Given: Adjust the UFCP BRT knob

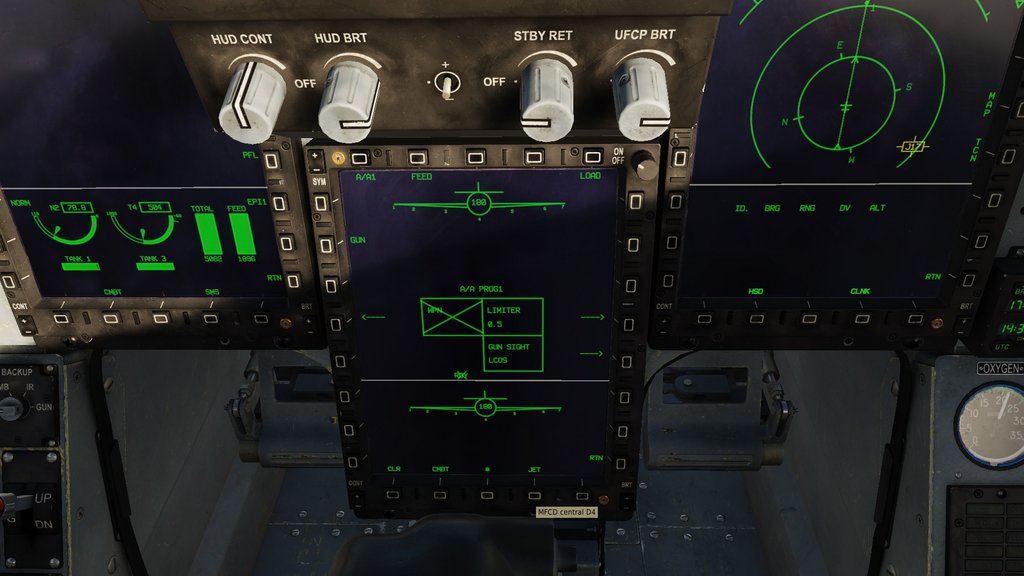Looking at the screenshot, I should coord(641,97).
